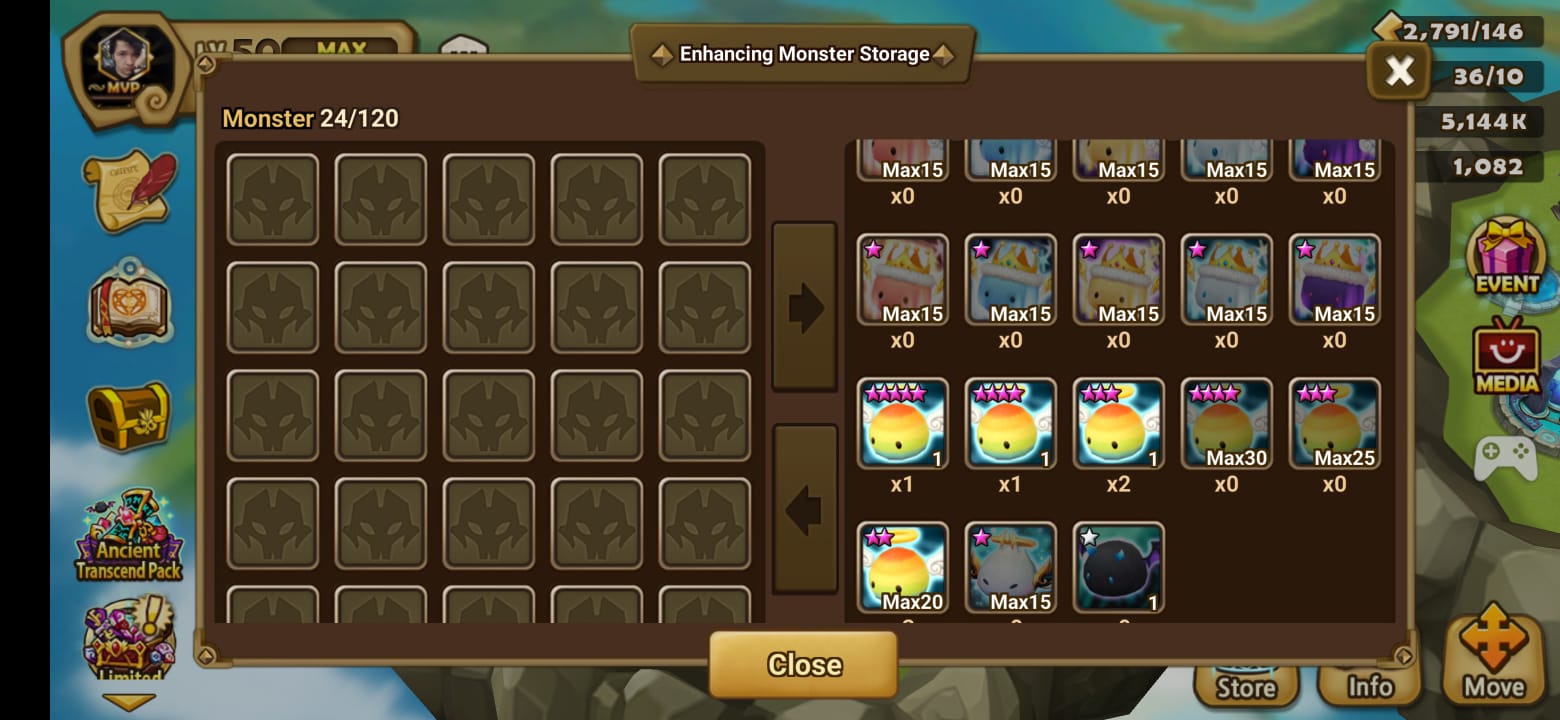Select the four-star Rainbowmon with x1
The width and height of the screenshot is (1560, 720).
click(902, 424)
